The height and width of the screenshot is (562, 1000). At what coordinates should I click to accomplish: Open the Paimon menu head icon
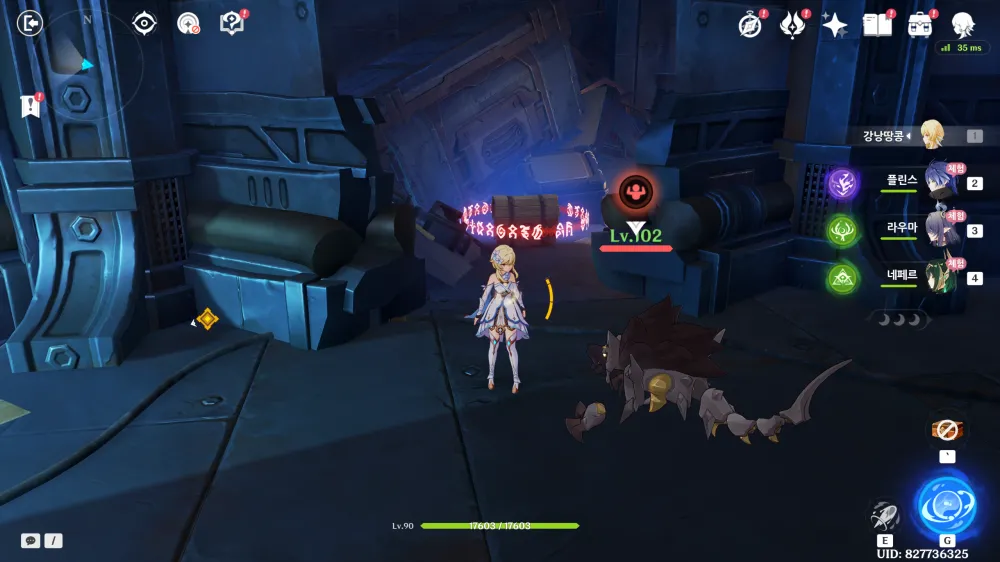coord(962,25)
